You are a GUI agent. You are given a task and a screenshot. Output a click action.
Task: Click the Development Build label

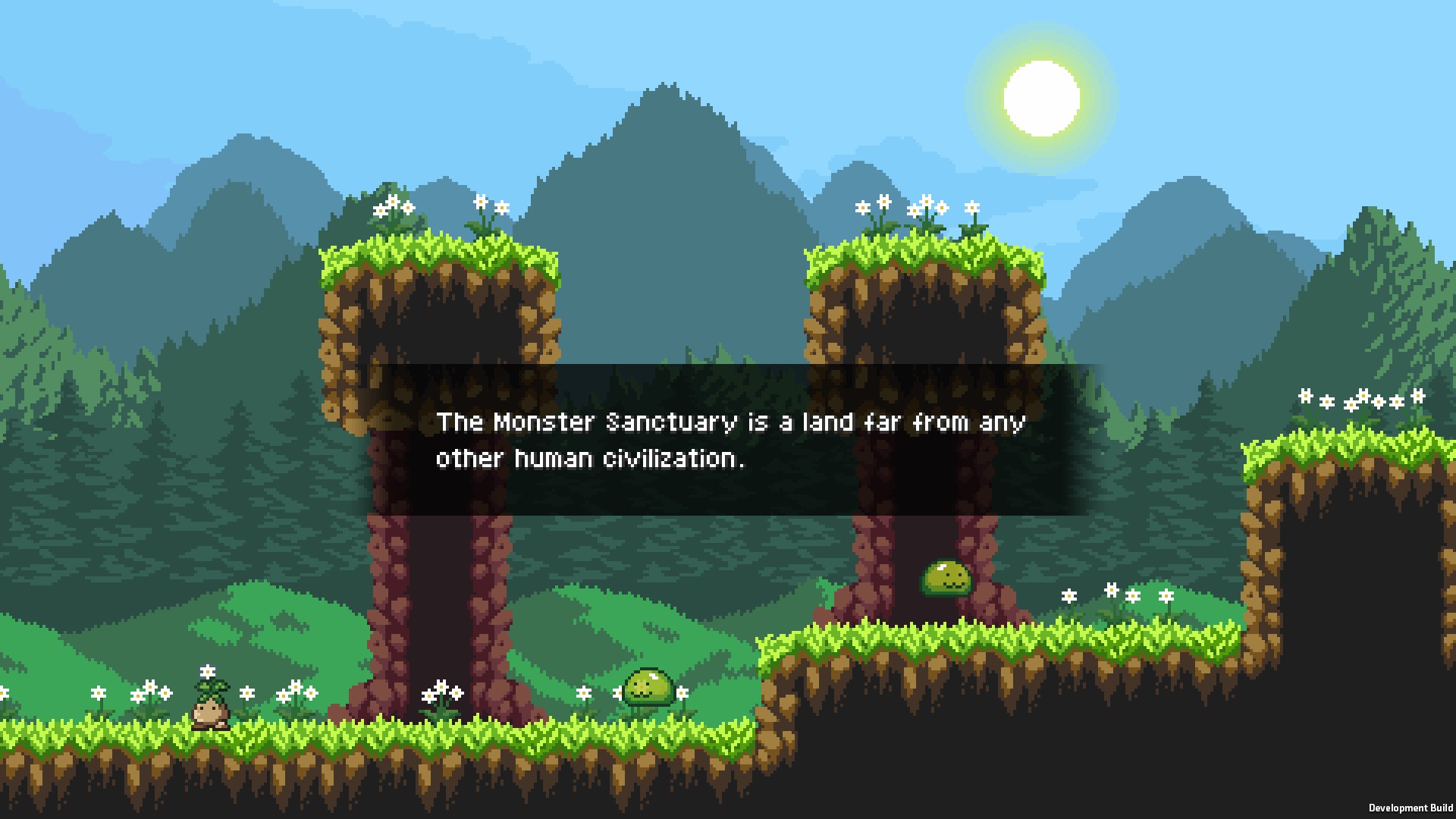1412,806
